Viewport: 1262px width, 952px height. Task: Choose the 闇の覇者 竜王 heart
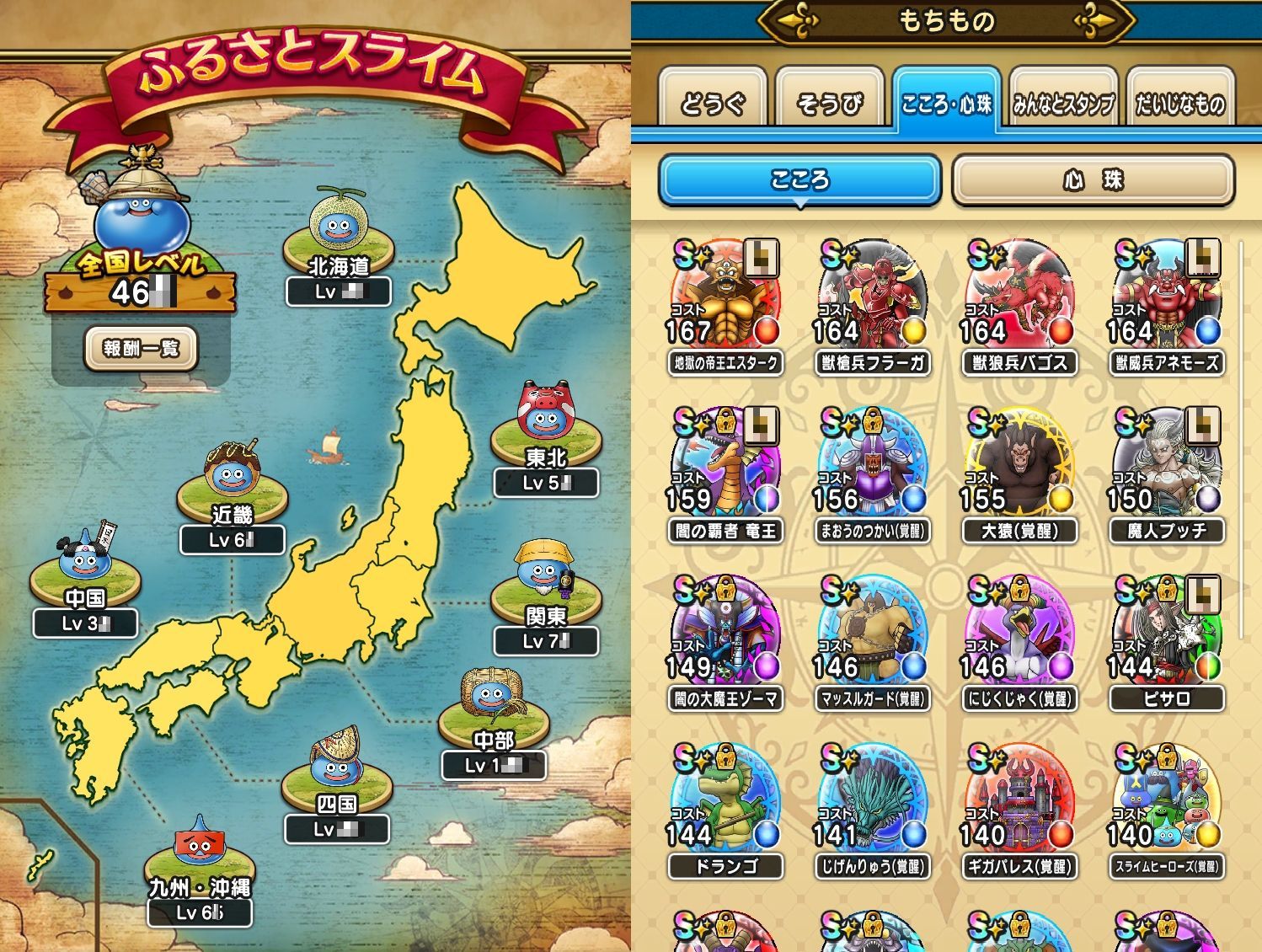[x=725, y=465]
